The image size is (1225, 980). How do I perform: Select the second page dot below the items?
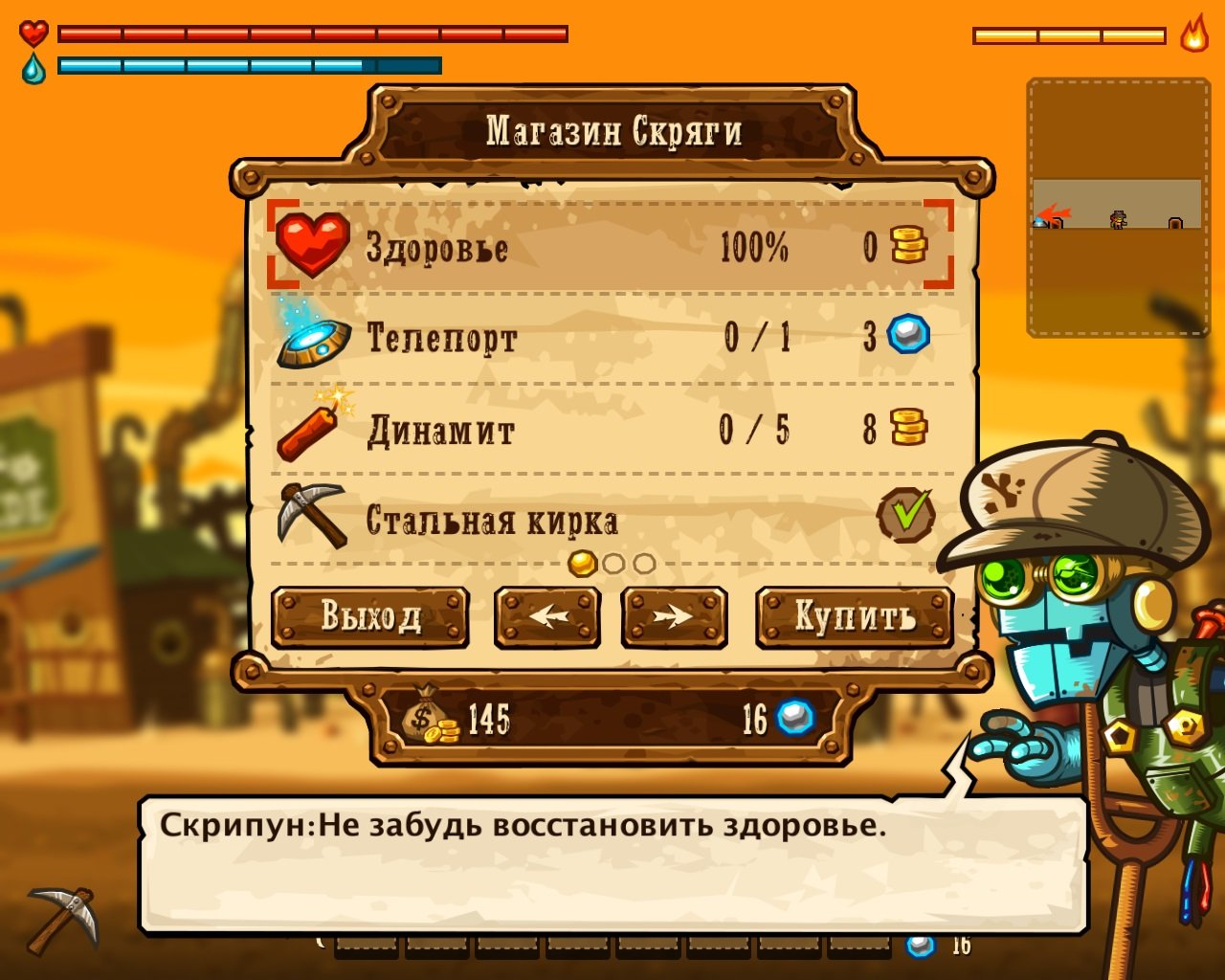(613, 564)
